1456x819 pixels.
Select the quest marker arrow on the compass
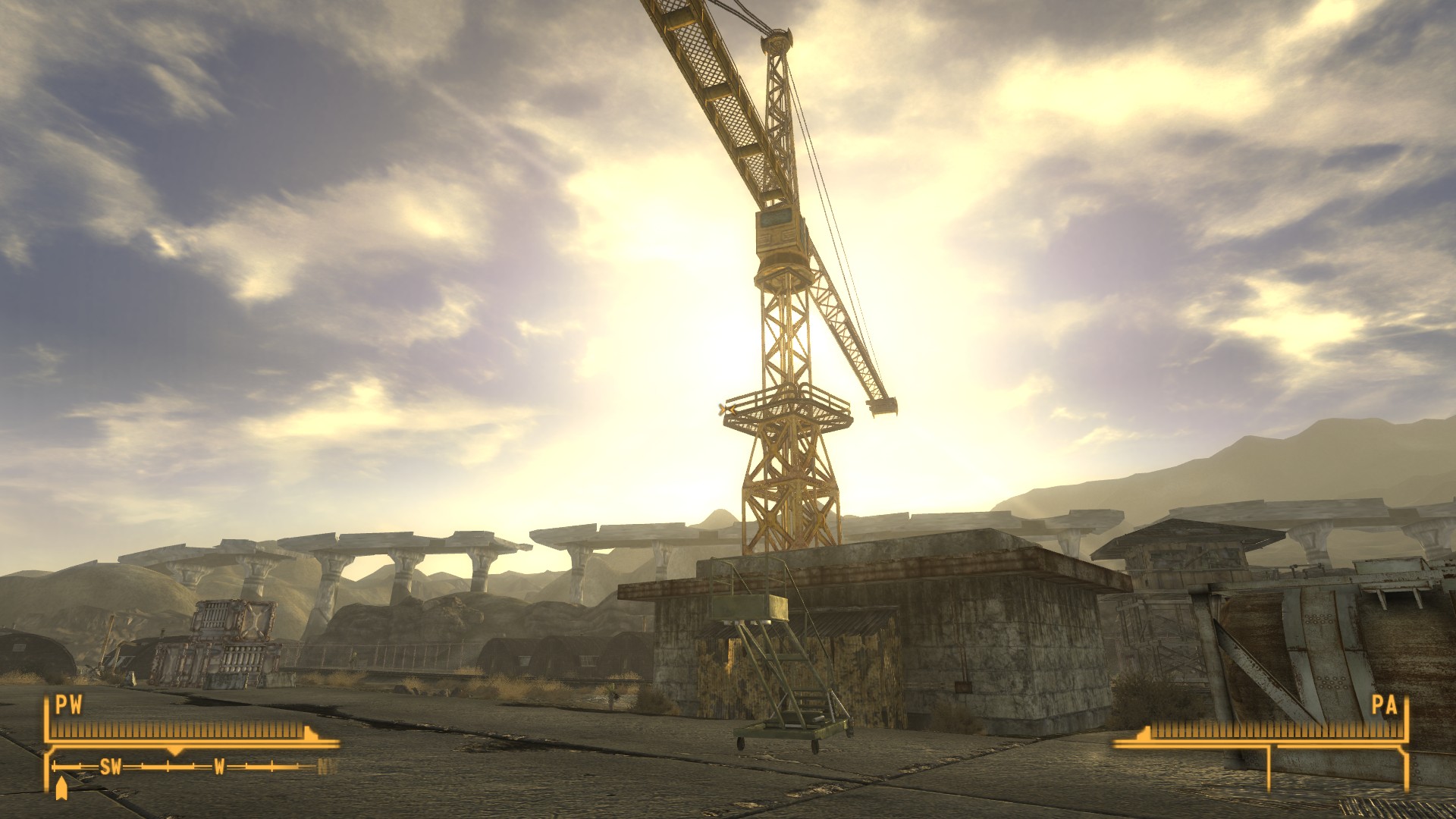point(60,789)
